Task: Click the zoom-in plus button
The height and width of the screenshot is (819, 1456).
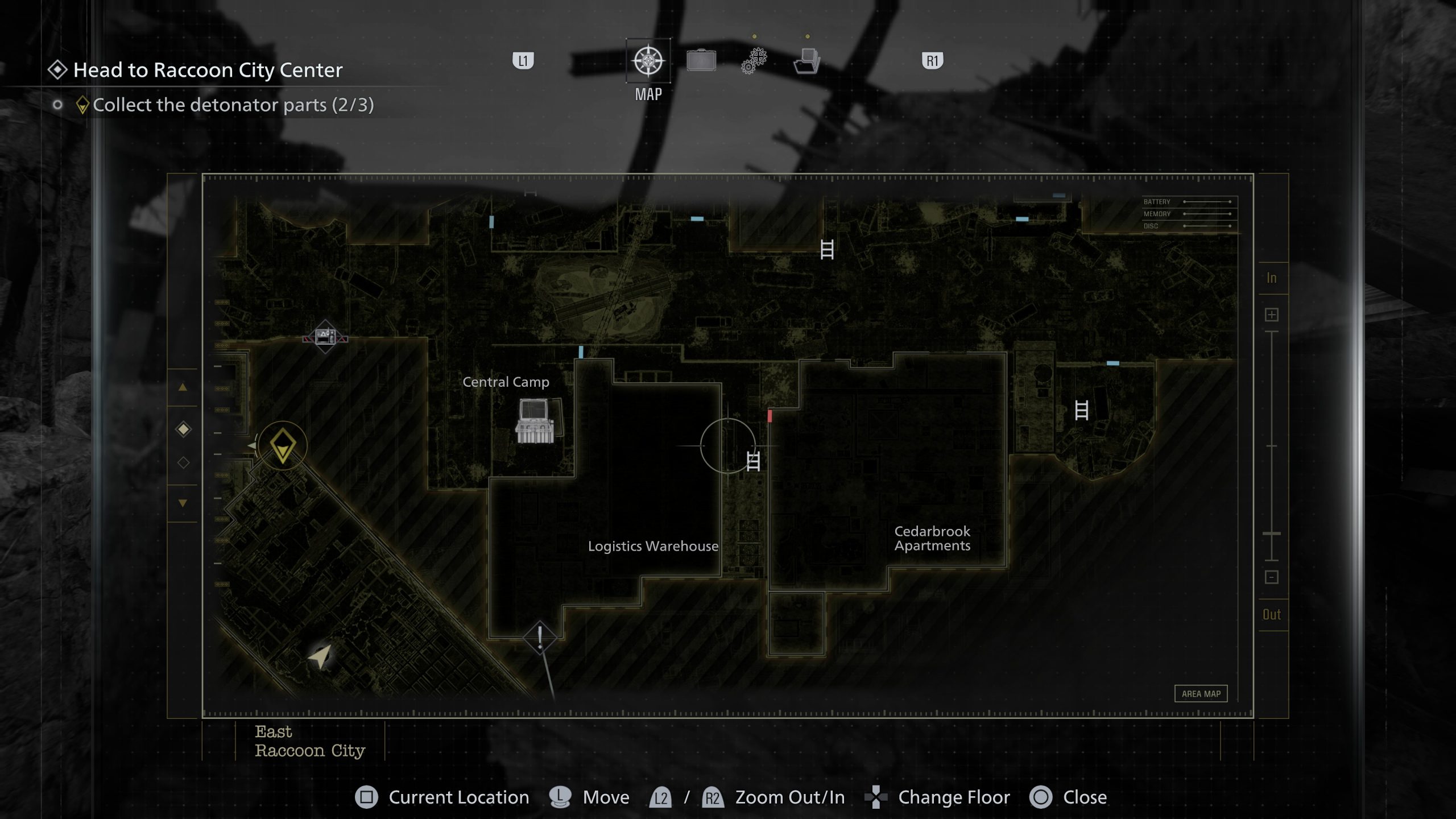Action: pyautogui.click(x=1272, y=315)
